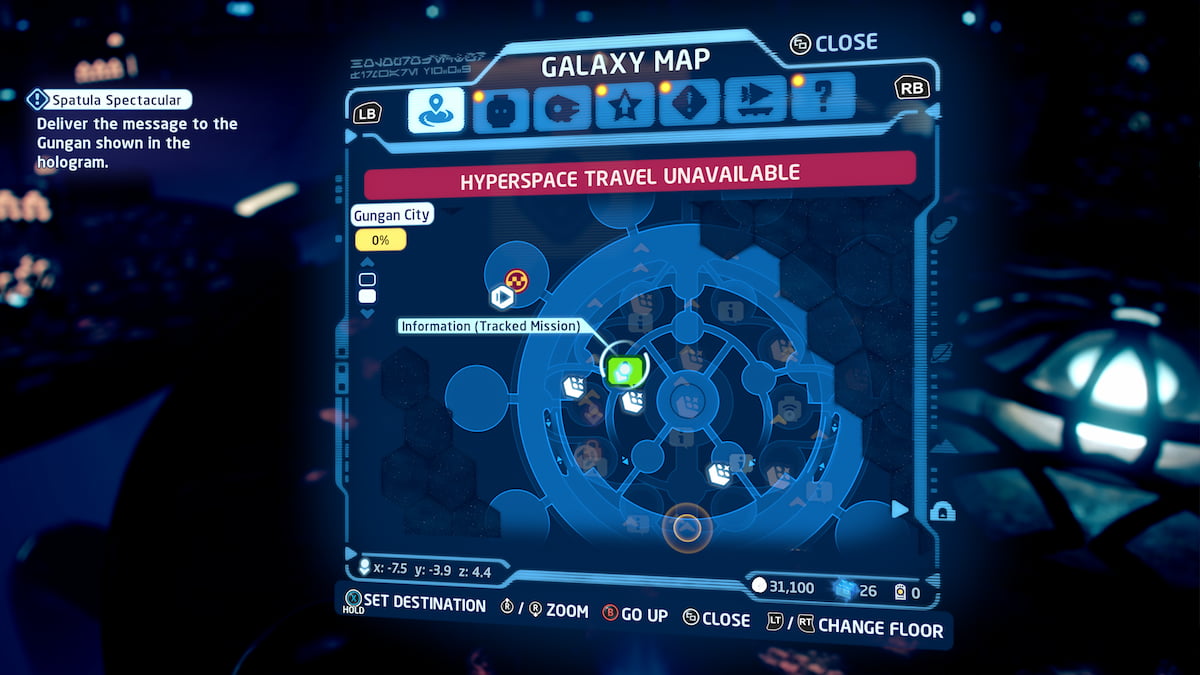1200x675 pixels.
Task: Switch to the play-arrow ship episodes tab
Action: tap(754, 102)
